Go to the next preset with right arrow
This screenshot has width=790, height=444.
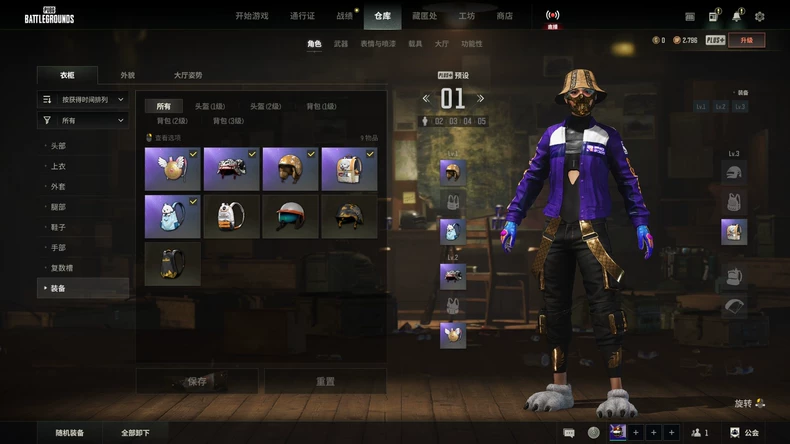pyautogui.click(x=481, y=98)
